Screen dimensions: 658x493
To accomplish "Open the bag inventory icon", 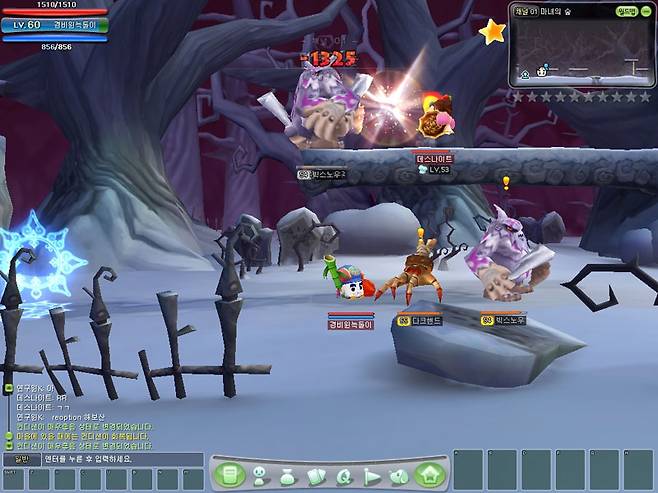I will coord(288,477).
